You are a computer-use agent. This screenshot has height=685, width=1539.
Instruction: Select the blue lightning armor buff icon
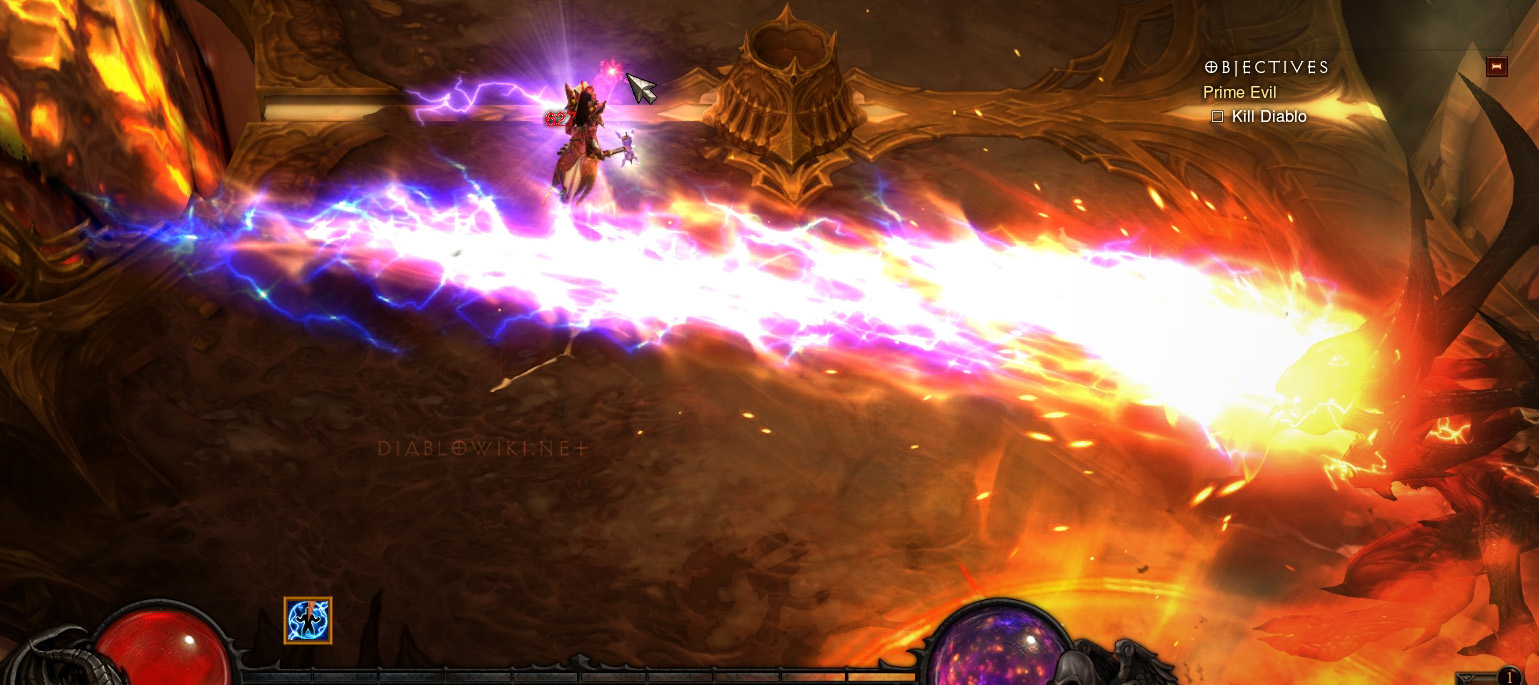pos(308,620)
